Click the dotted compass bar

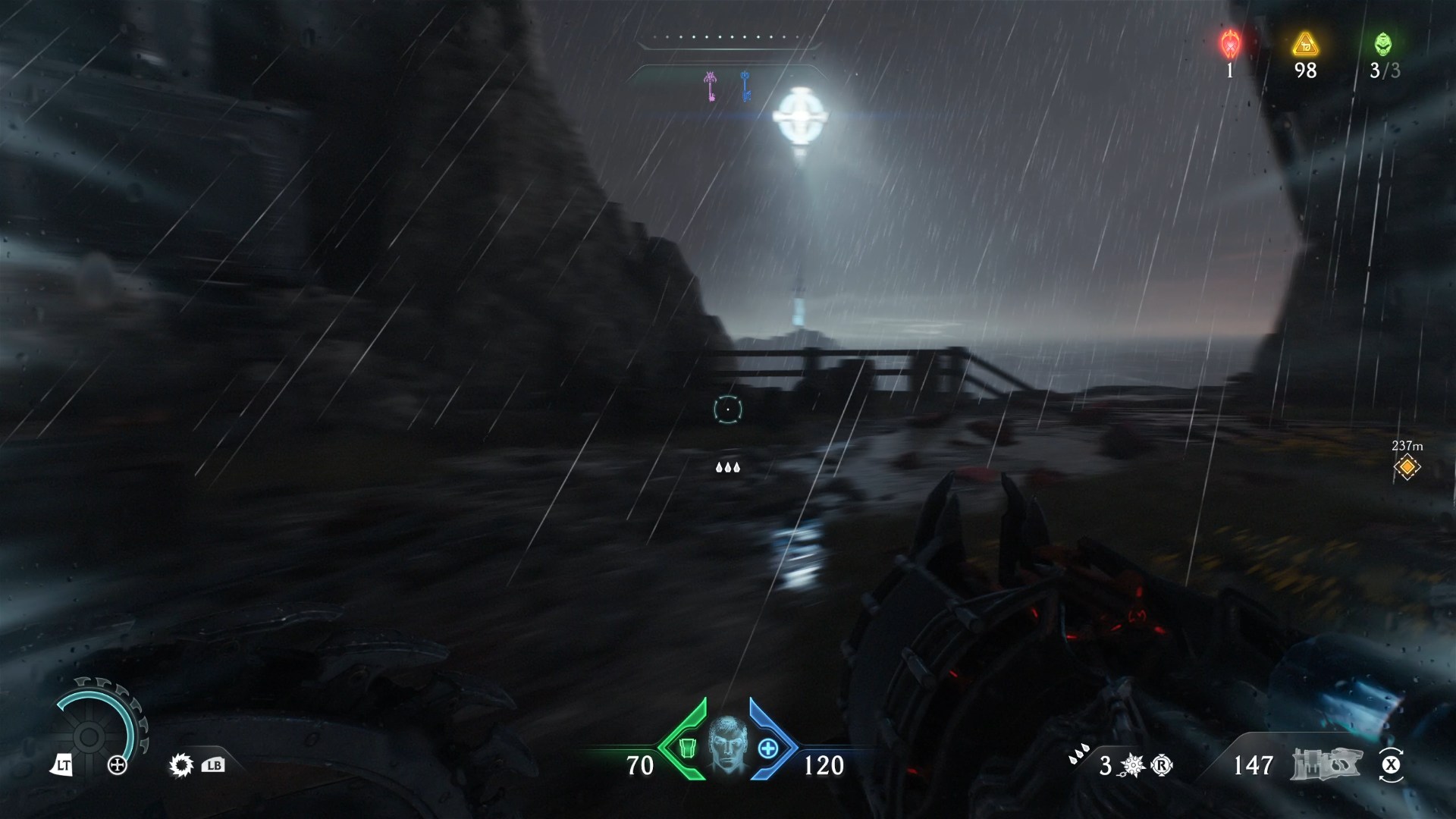click(x=726, y=36)
